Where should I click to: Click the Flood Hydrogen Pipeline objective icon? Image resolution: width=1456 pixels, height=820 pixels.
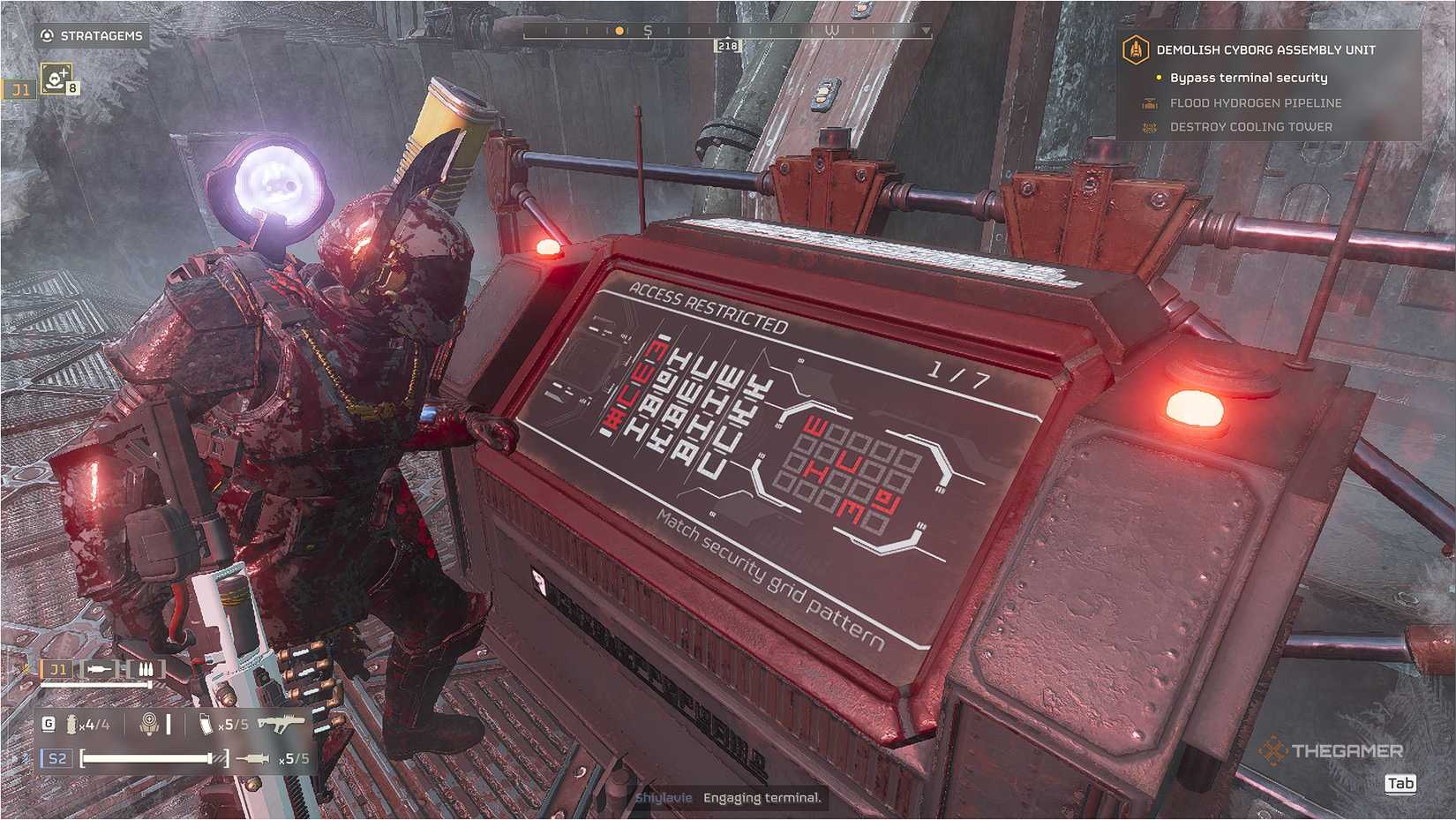click(x=1149, y=102)
